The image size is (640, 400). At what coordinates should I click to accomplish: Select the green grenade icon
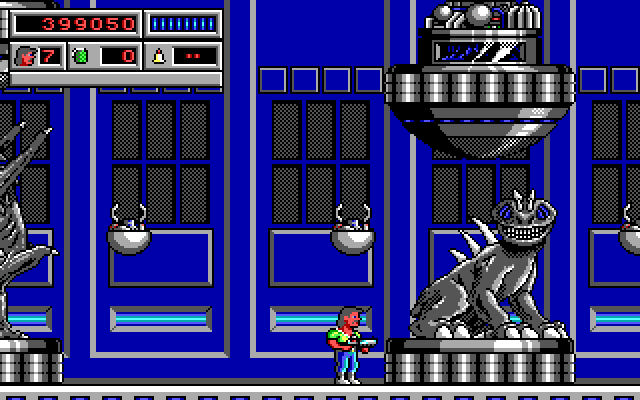coord(80,56)
